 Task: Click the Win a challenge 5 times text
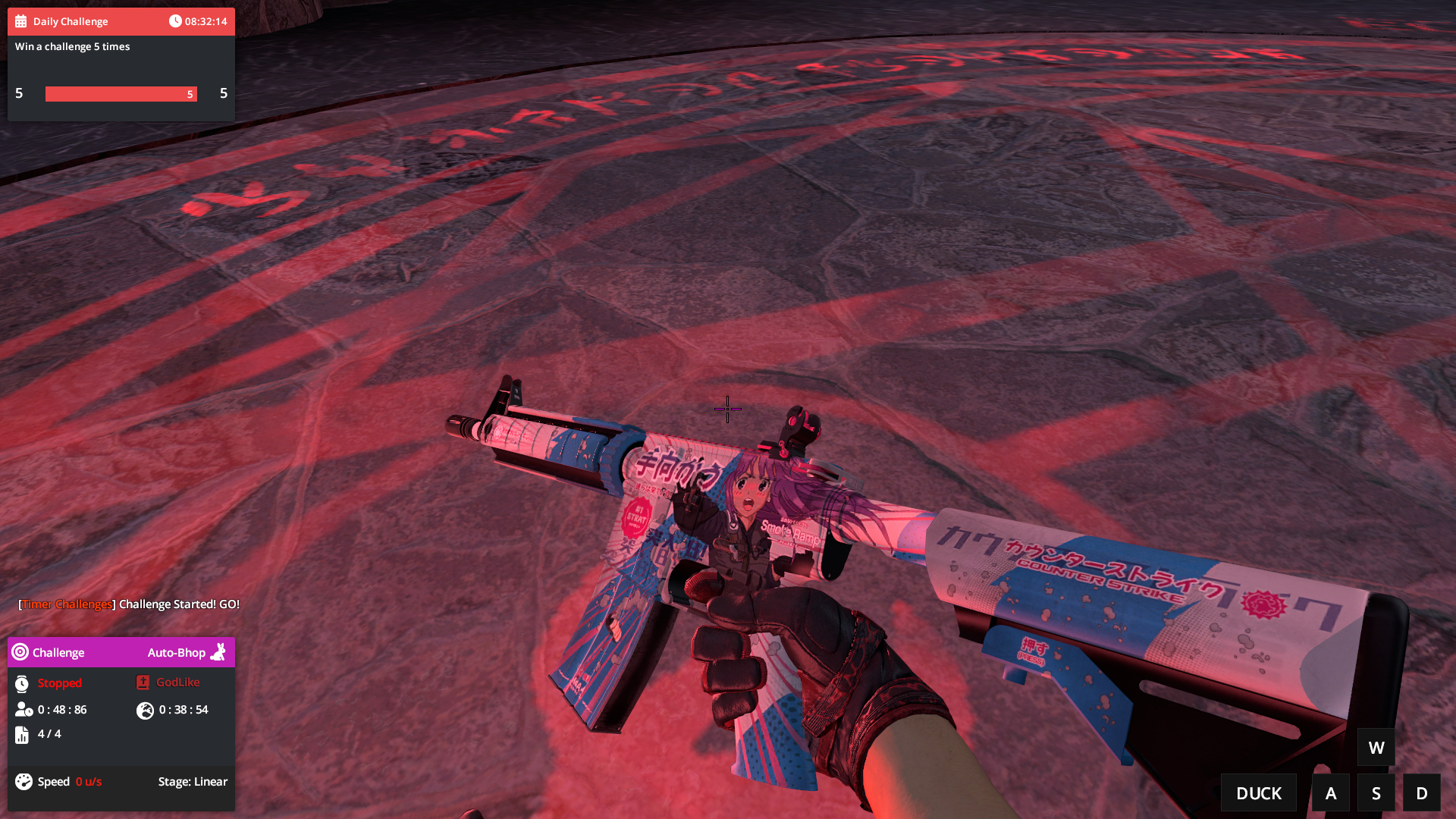pyautogui.click(x=72, y=46)
